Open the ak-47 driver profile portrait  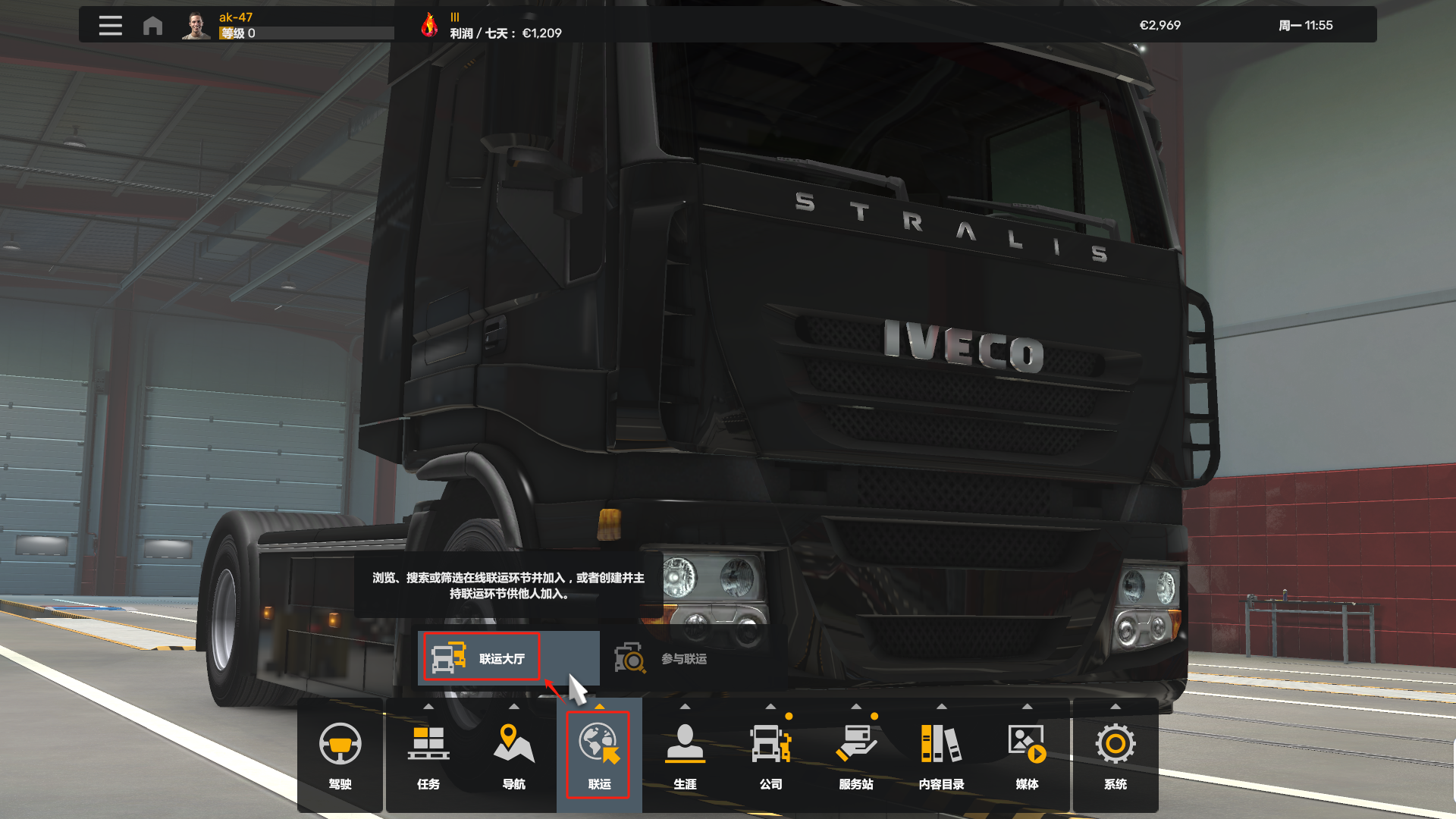tap(196, 26)
